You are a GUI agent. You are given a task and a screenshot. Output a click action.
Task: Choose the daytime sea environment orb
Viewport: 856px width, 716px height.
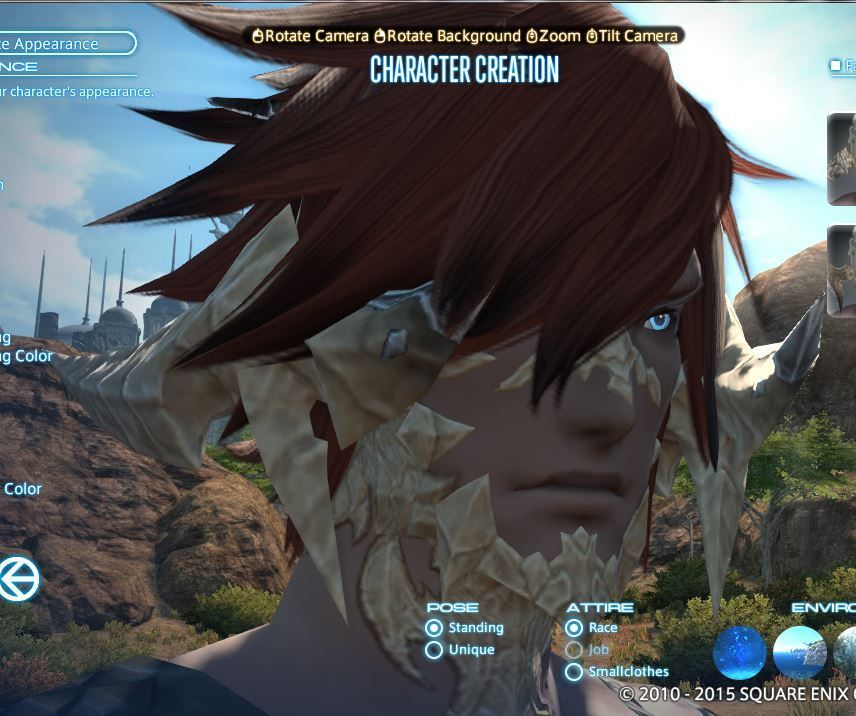click(799, 653)
